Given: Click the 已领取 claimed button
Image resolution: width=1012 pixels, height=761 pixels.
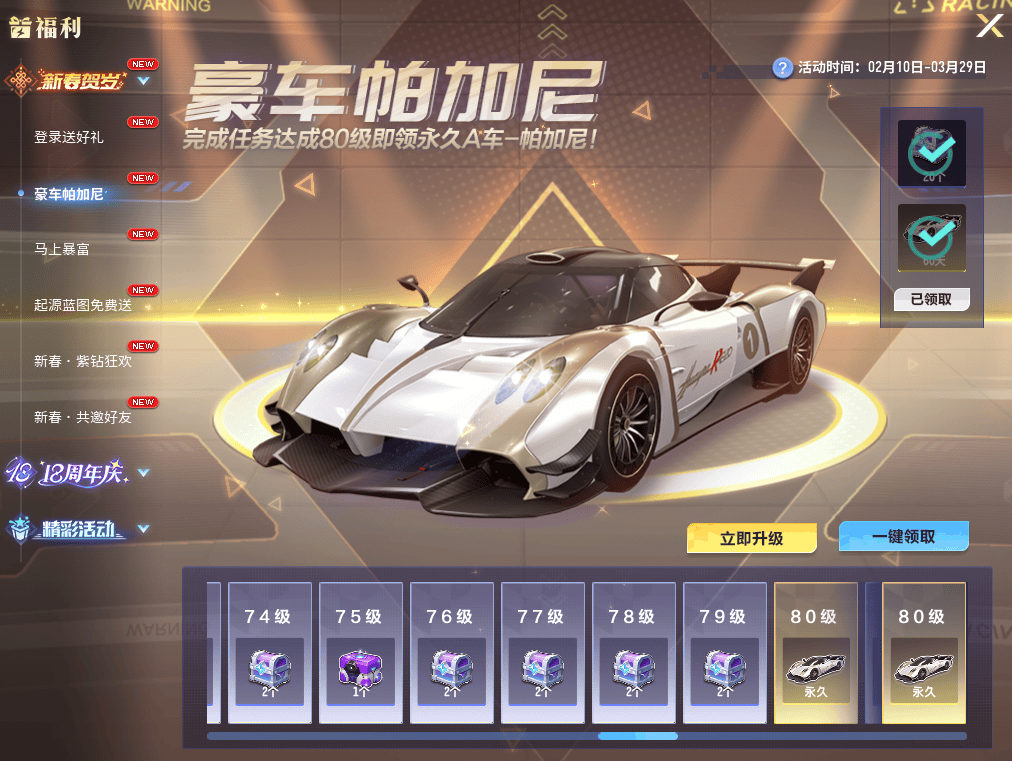Looking at the screenshot, I should pyautogui.click(x=931, y=299).
